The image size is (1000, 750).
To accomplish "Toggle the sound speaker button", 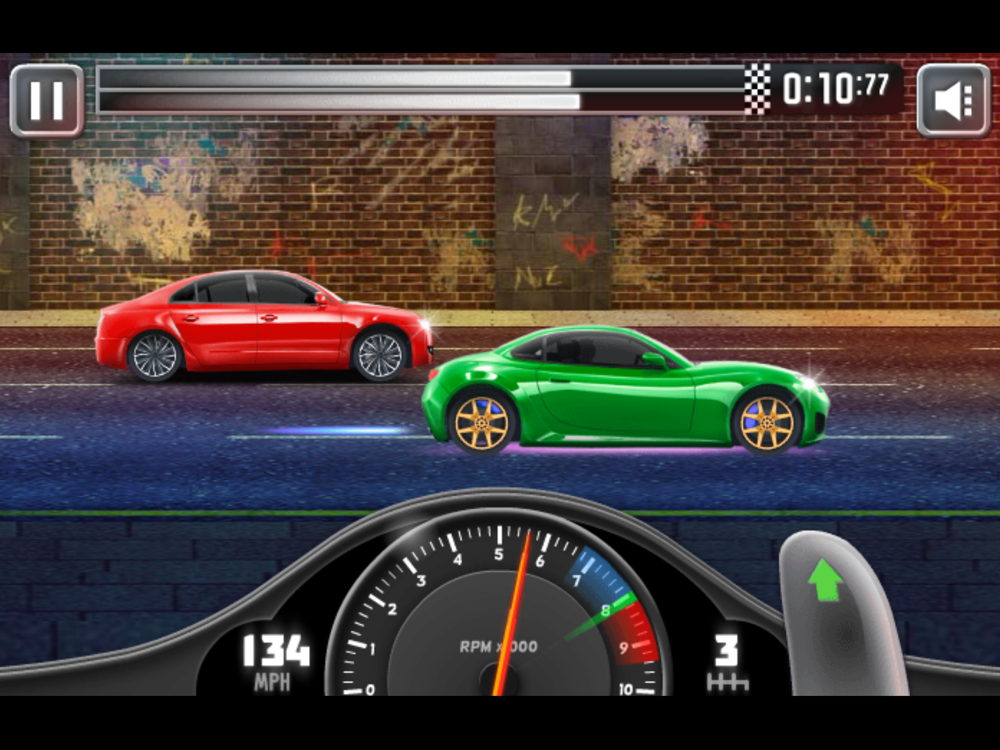I will tap(952, 100).
